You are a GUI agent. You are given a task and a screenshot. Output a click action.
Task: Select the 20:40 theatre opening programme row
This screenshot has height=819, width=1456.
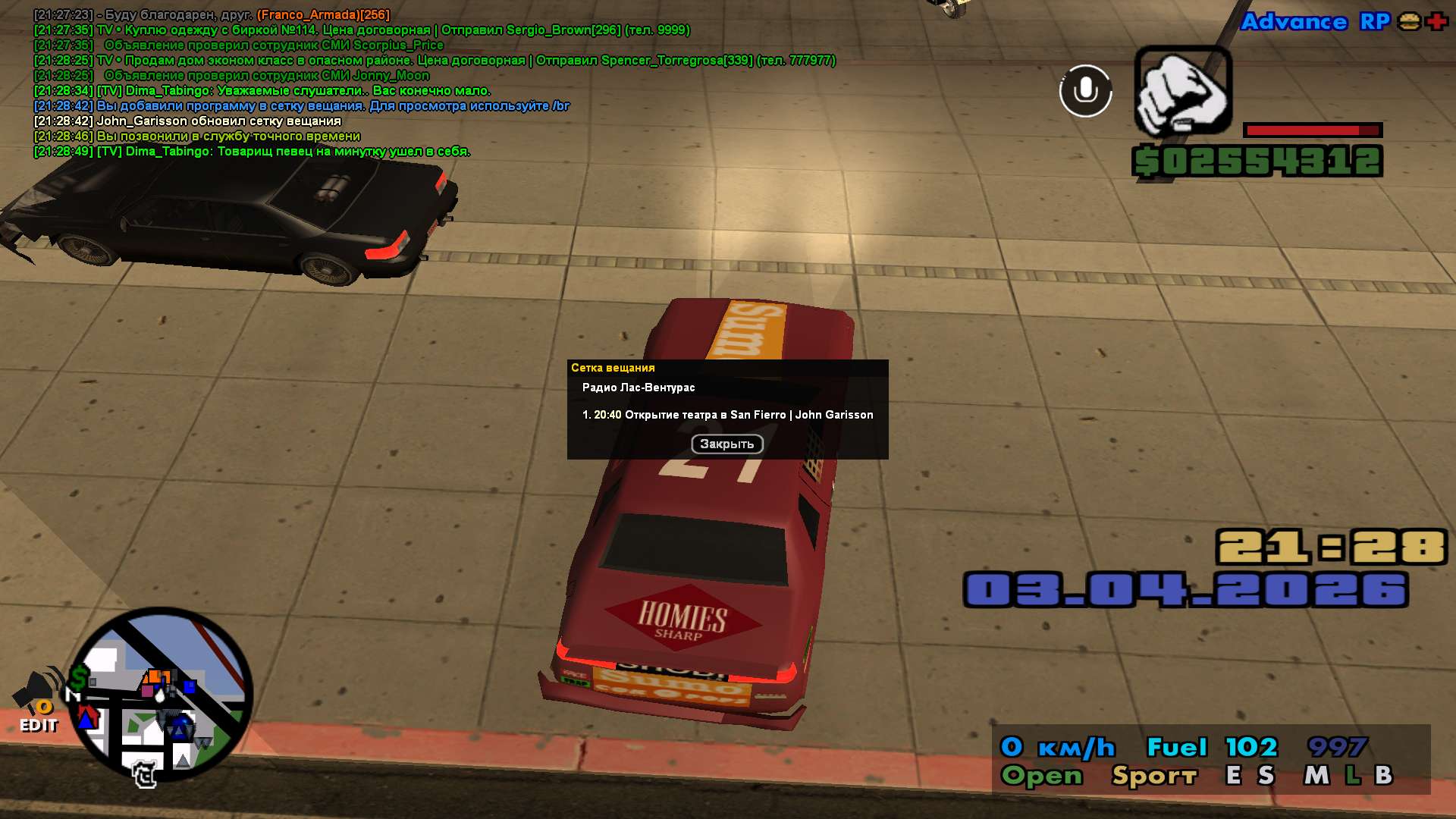(727, 415)
